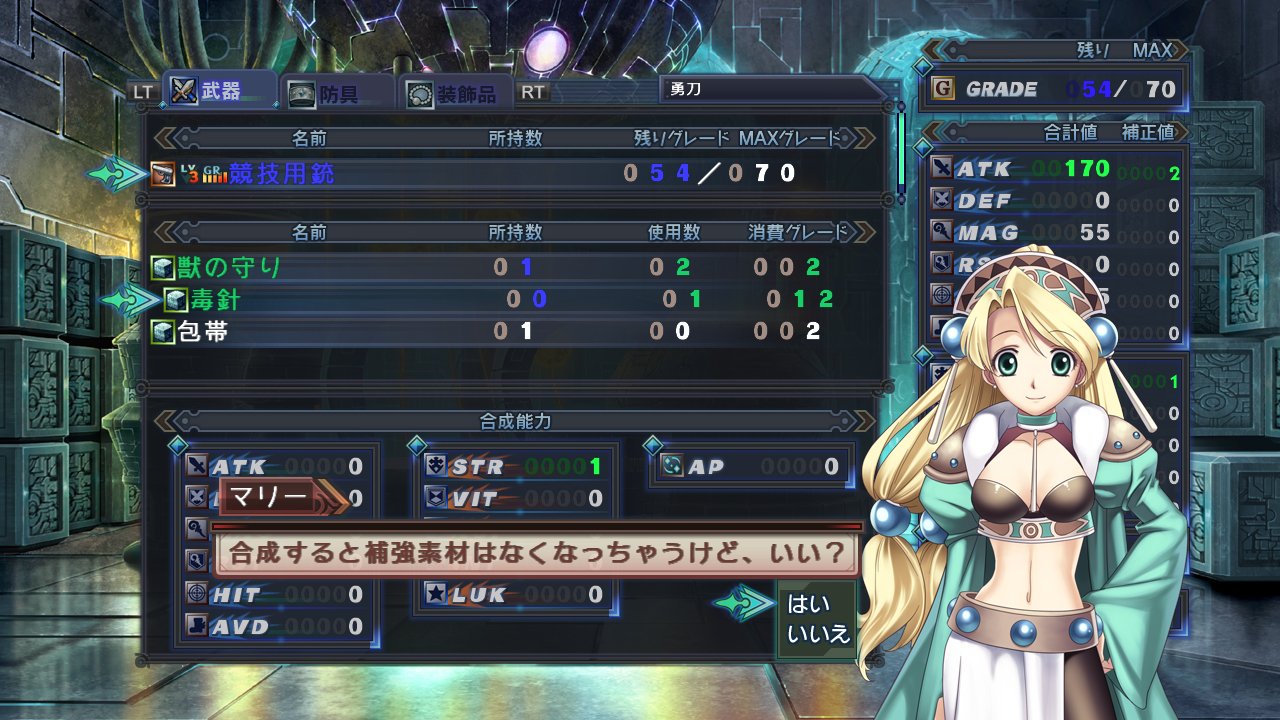The width and height of the screenshot is (1280, 720).
Task: Decline synthesis by choosing いいえ
Action: [x=818, y=633]
